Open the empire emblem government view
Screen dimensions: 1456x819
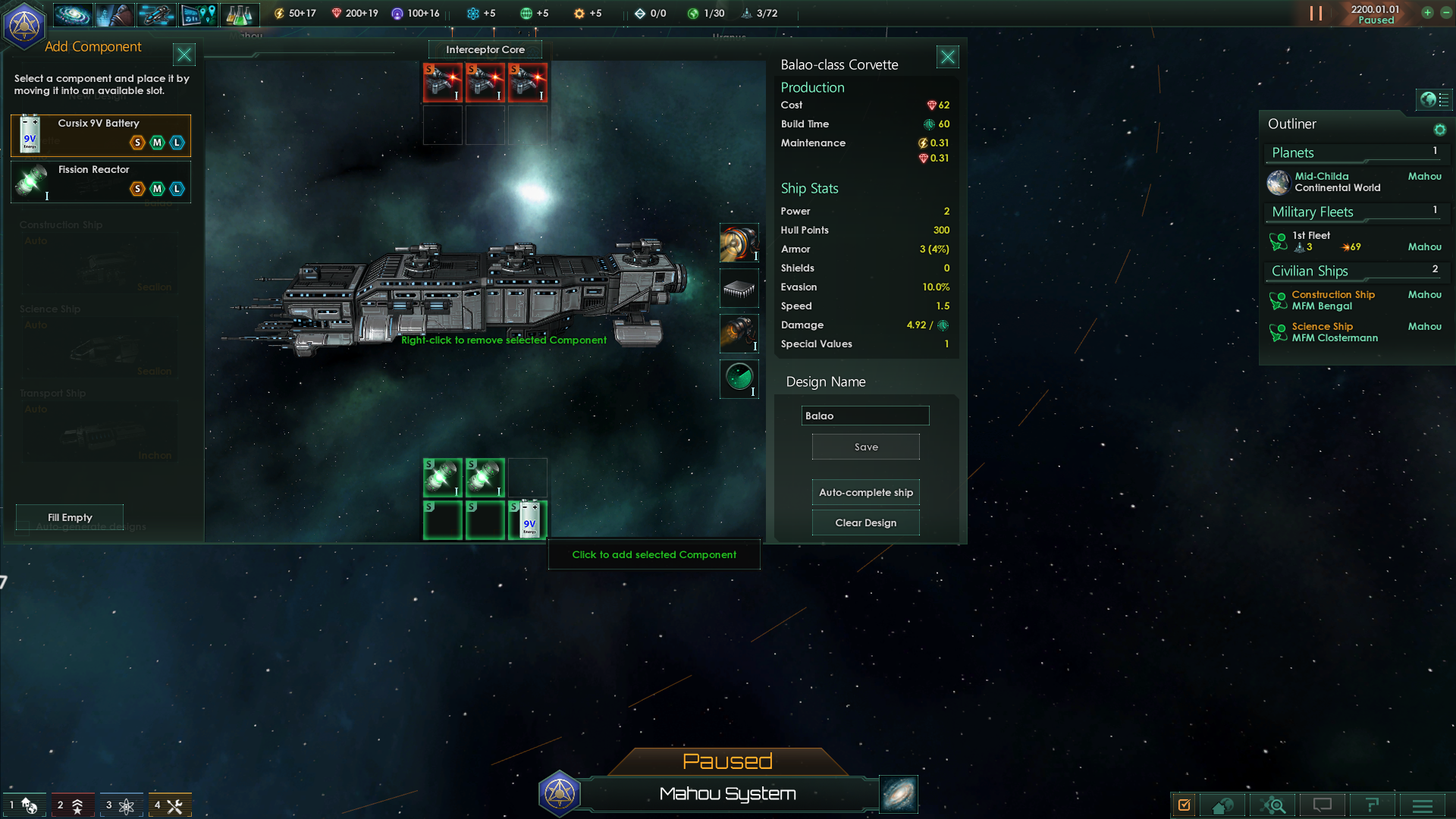[x=24, y=26]
